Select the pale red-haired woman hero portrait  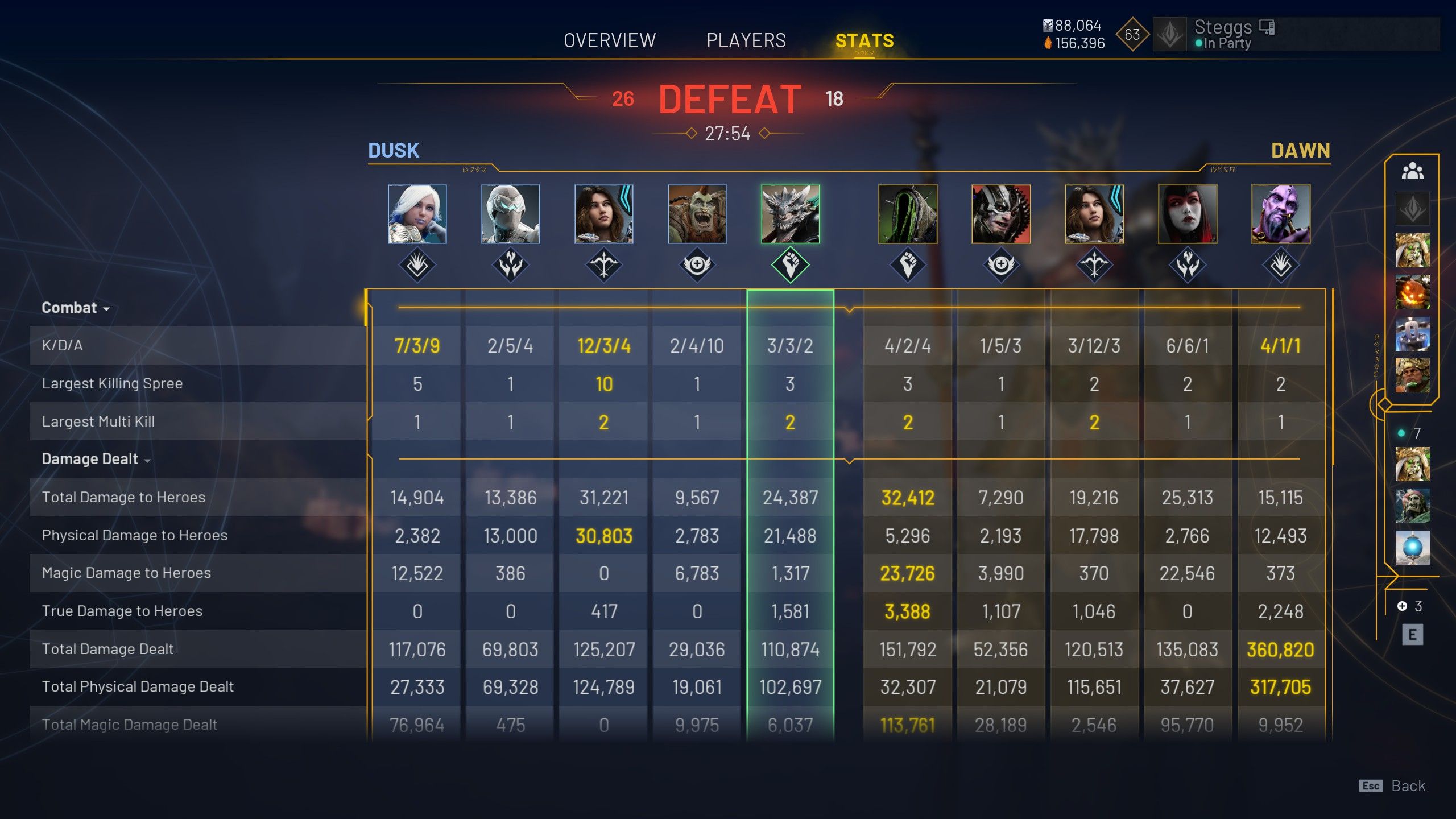1188,214
